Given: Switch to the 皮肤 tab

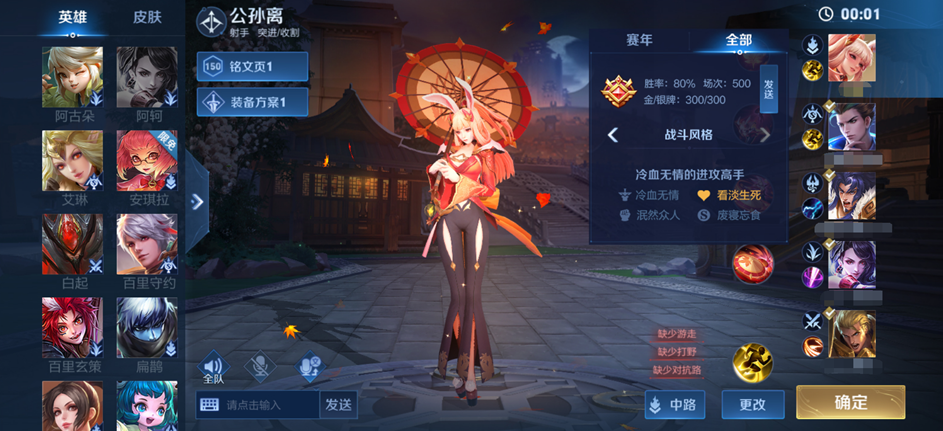Looking at the screenshot, I should coord(147,17).
